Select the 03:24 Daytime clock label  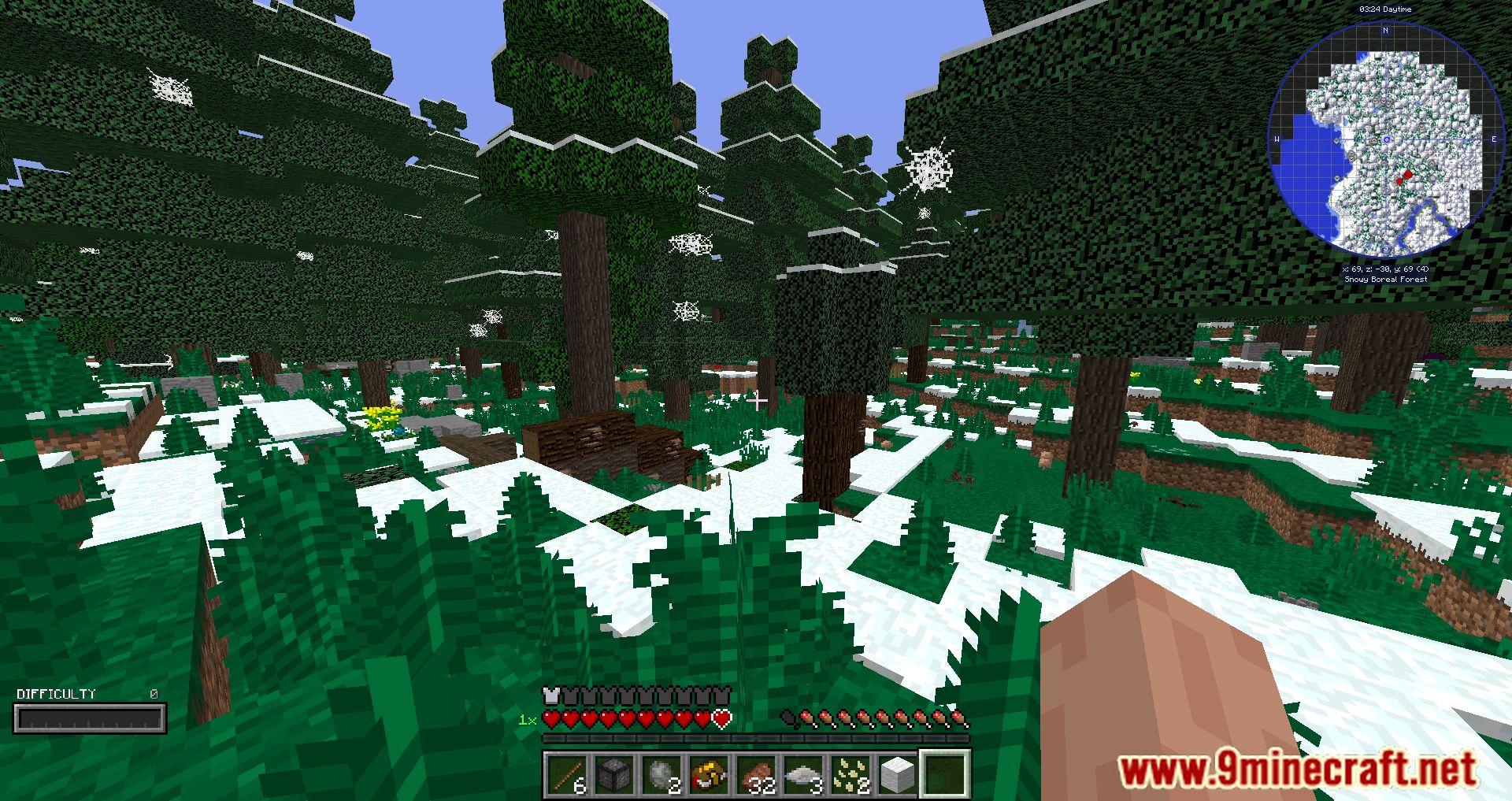coord(1386,9)
